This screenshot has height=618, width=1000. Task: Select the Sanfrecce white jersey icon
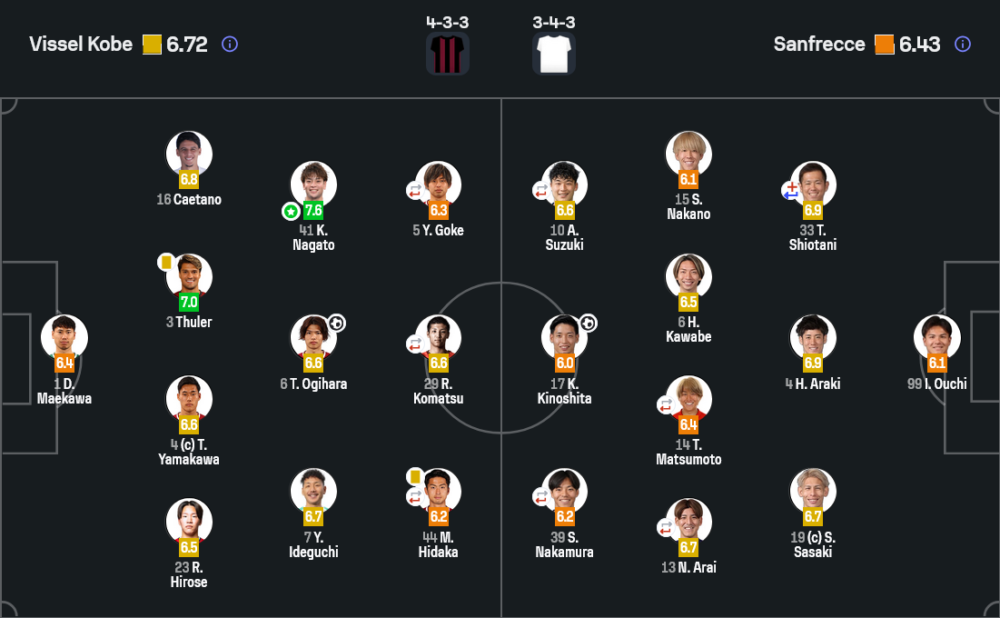[x=553, y=54]
